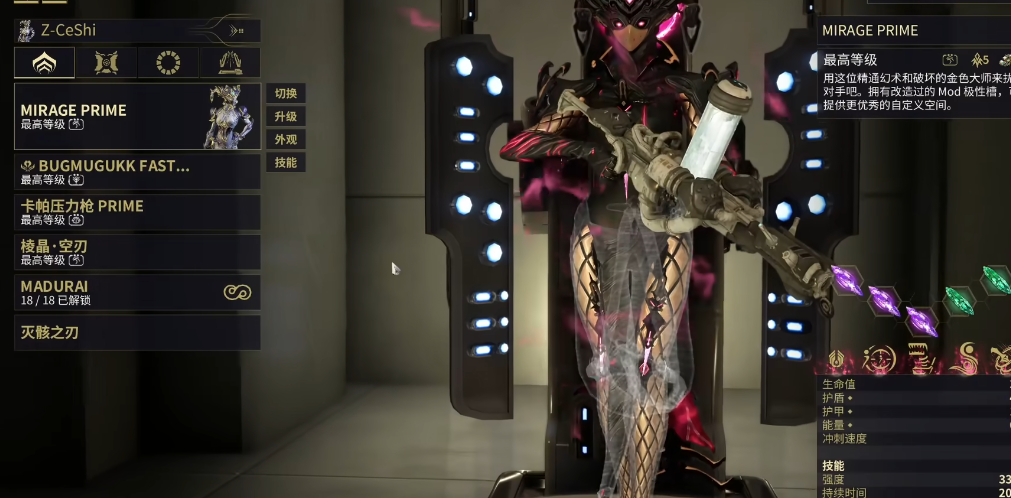Open the circular ring icon tab

click(168, 63)
